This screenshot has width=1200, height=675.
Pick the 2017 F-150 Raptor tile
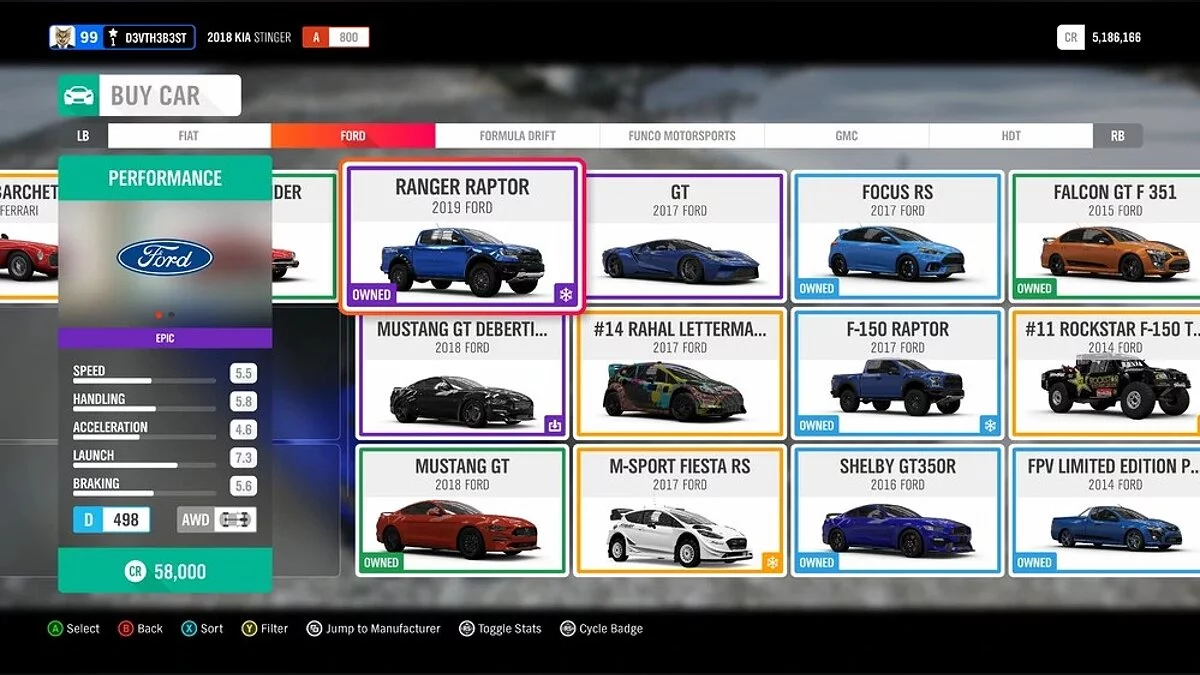[897, 374]
